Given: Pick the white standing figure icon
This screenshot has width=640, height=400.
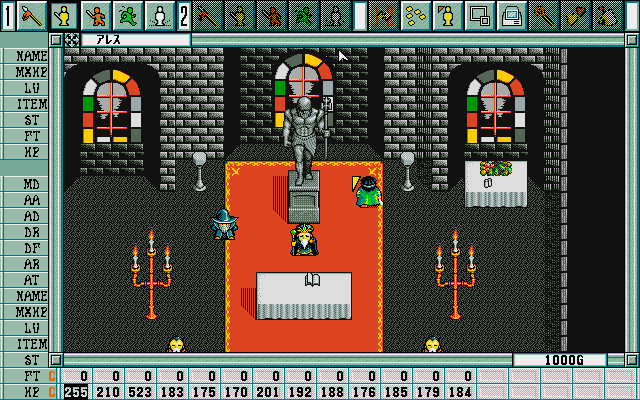Looking at the screenshot, I should pyautogui.click(x=158, y=15).
